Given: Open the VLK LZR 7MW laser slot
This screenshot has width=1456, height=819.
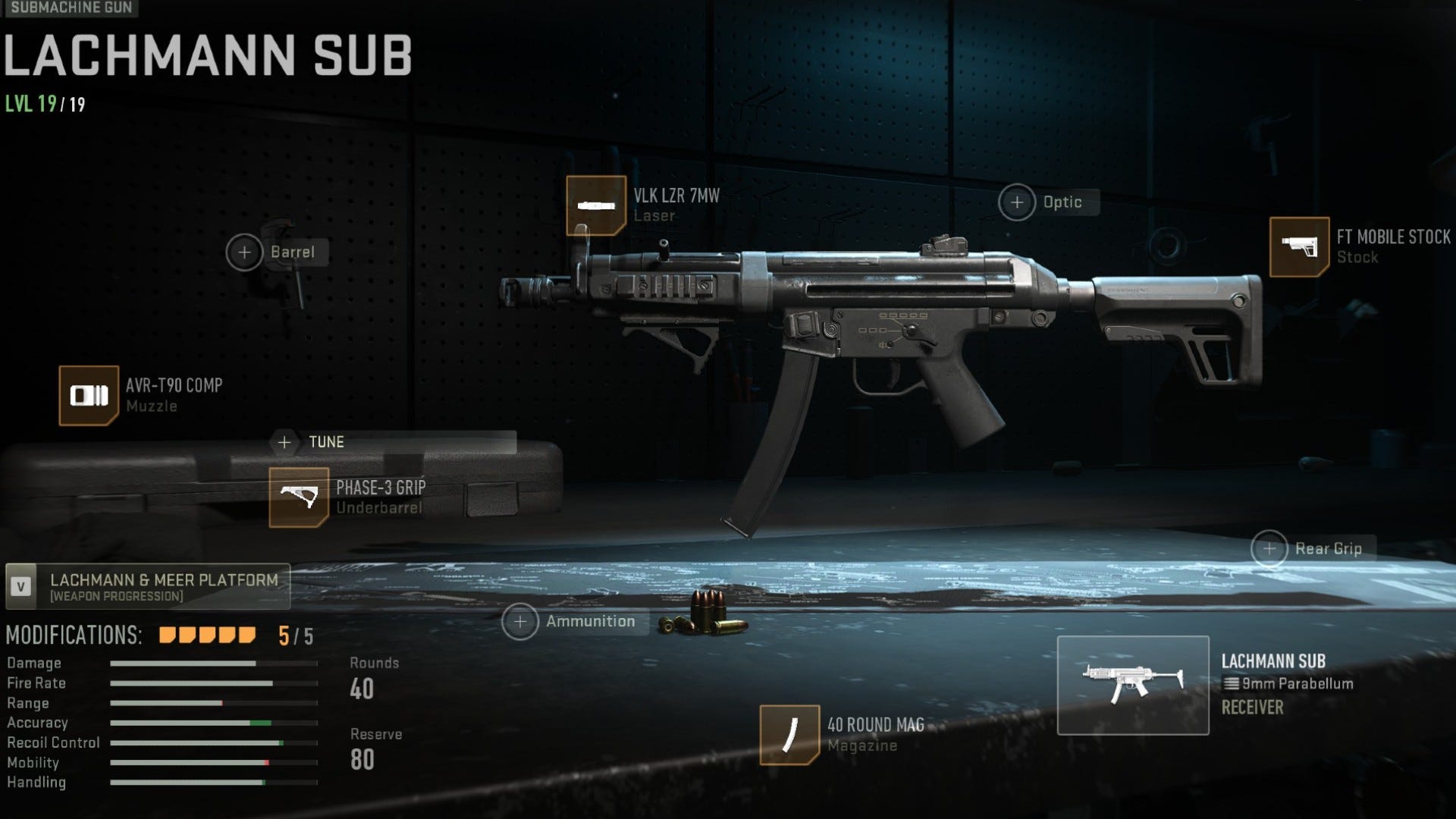Looking at the screenshot, I should tap(595, 206).
